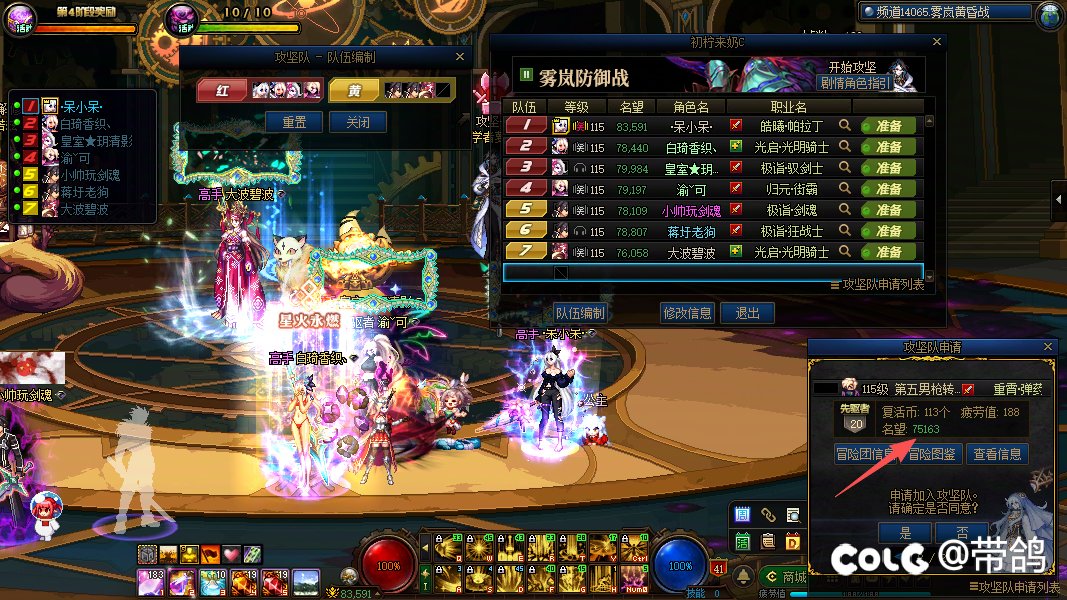Click the 修改信息 button
Screen dimensions: 1067x600
[687, 313]
